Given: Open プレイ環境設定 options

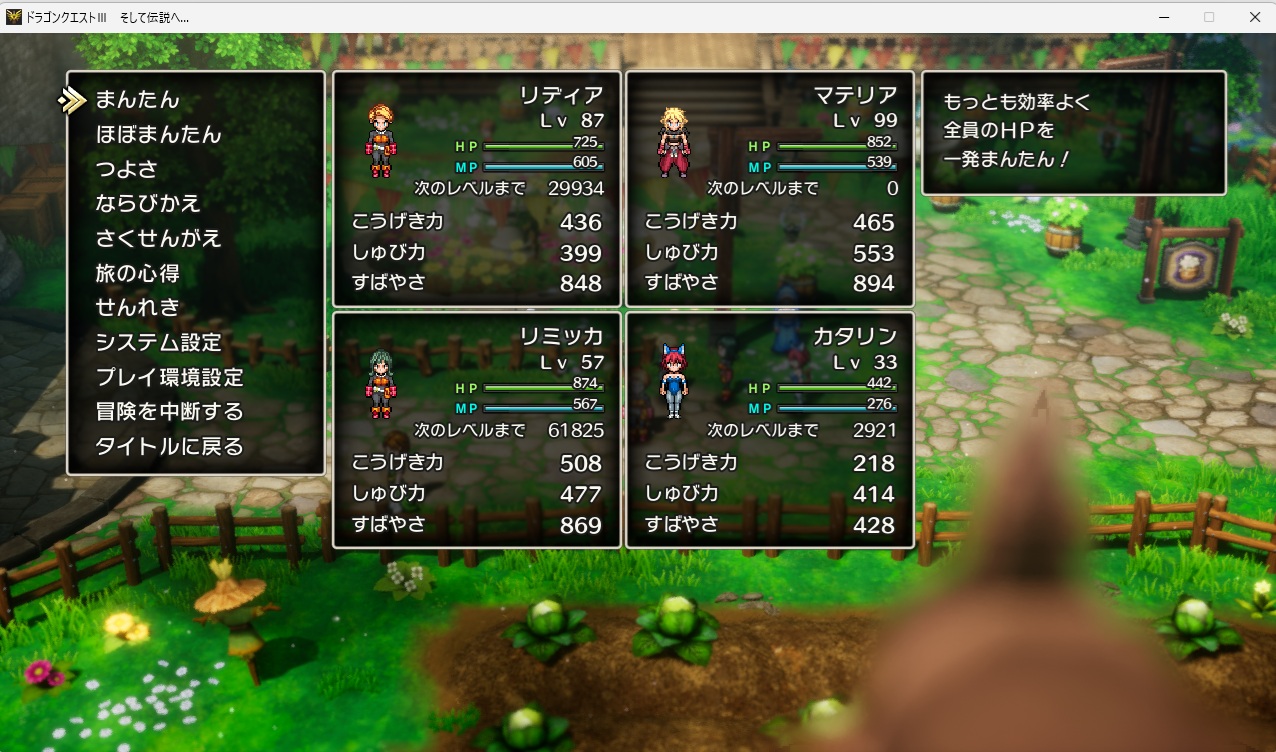Looking at the screenshot, I should coord(169,378).
